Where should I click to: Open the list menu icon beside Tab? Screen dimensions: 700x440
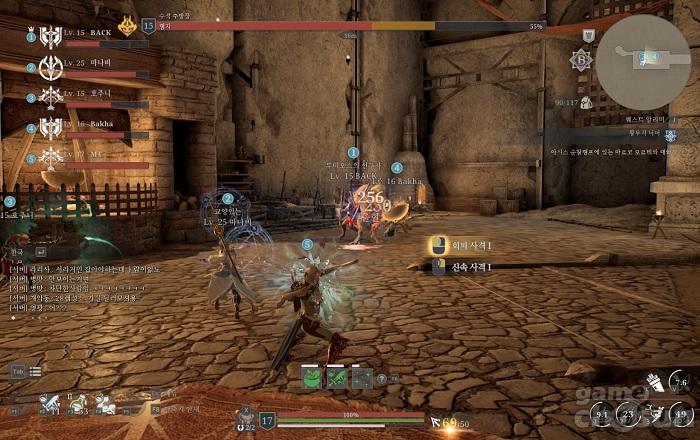35,371
